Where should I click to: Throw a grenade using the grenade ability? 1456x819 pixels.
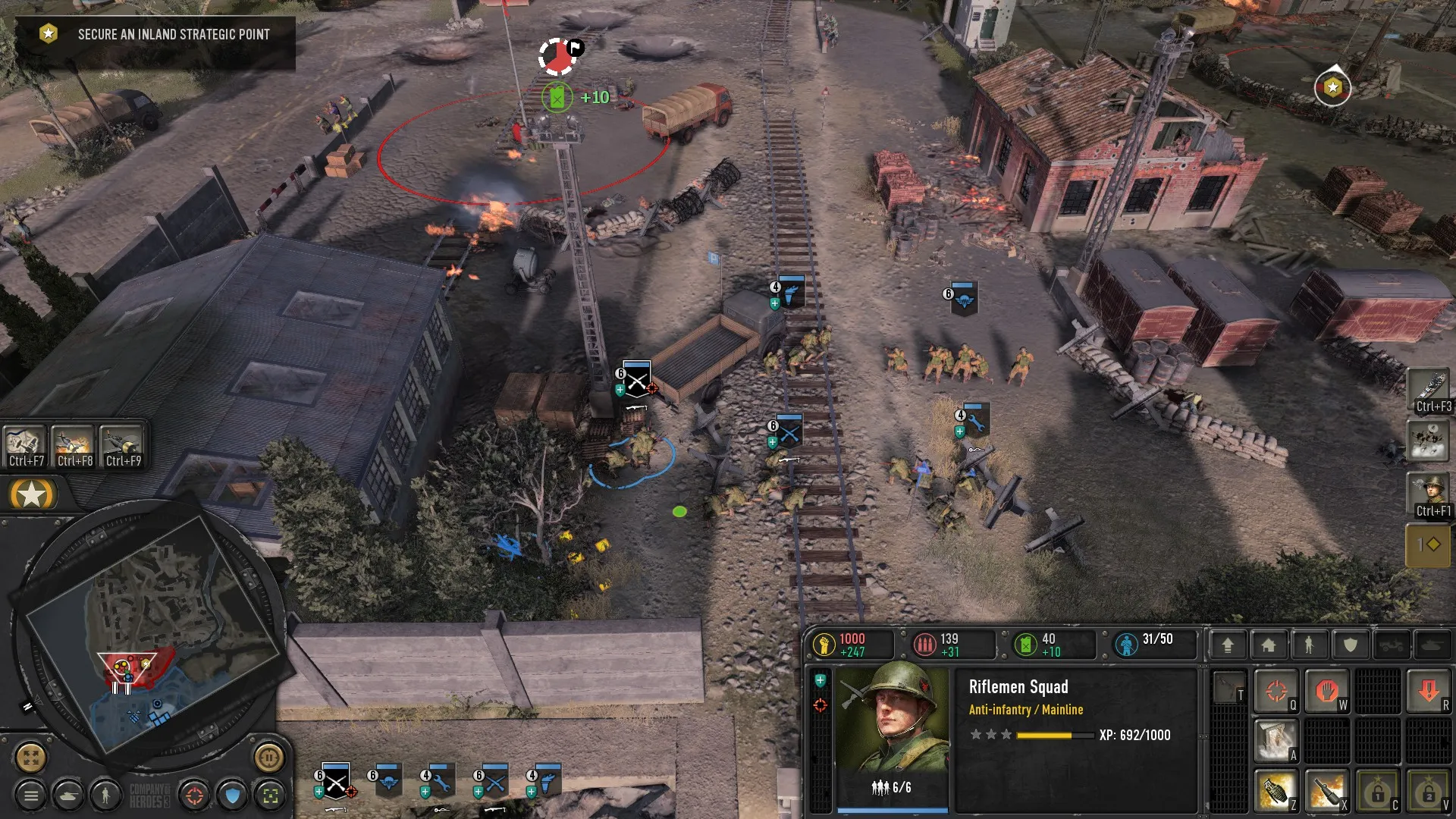click(1276, 791)
